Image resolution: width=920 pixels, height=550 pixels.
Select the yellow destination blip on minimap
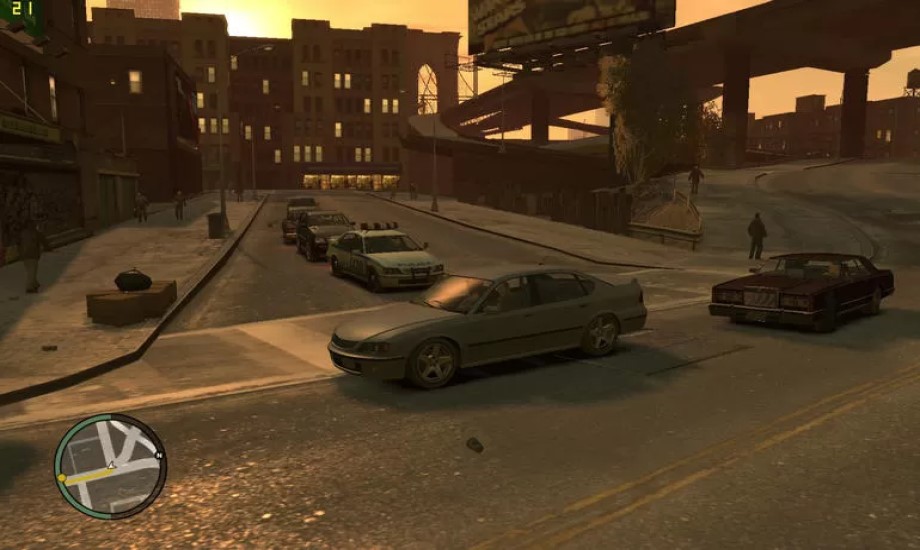point(62,479)
